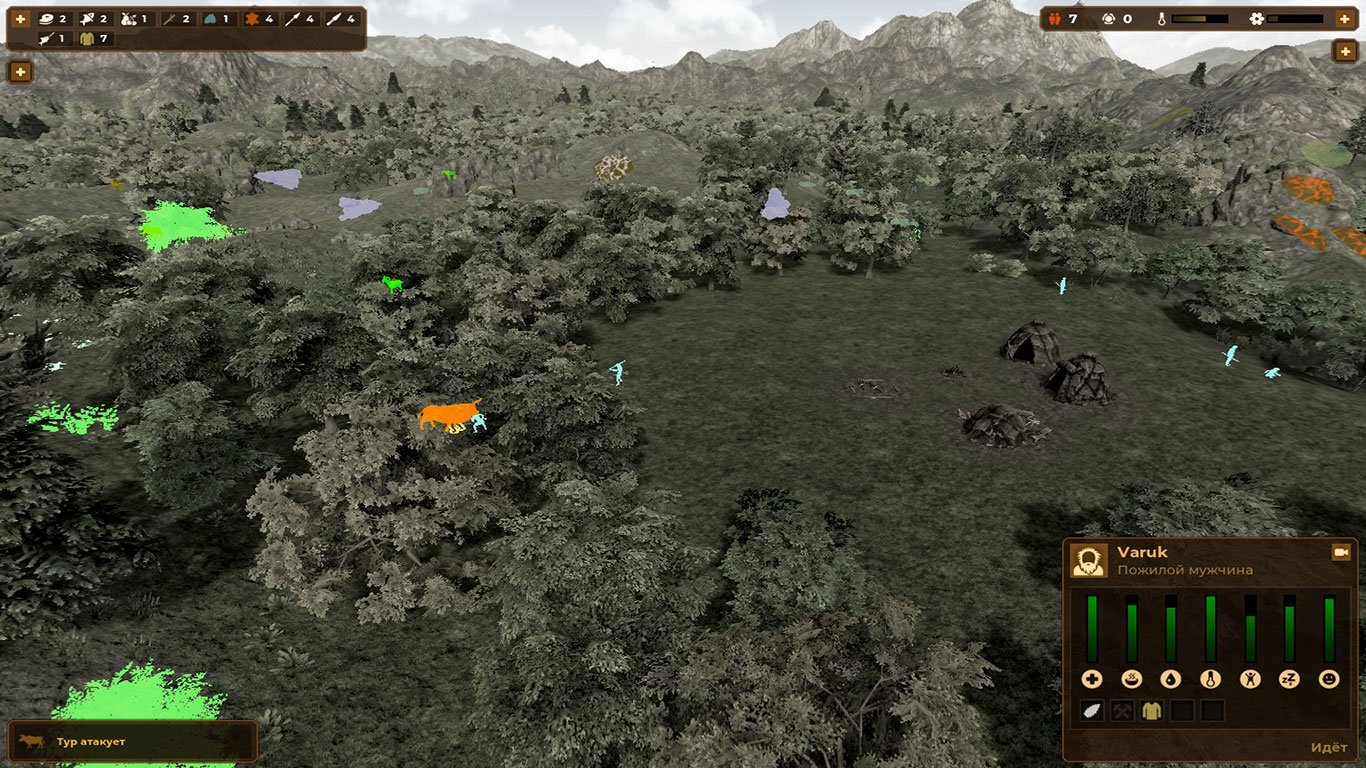Click the thermometer icon in the top-right bar
The image size is (1366, 768).
(x=1162, y=19)
